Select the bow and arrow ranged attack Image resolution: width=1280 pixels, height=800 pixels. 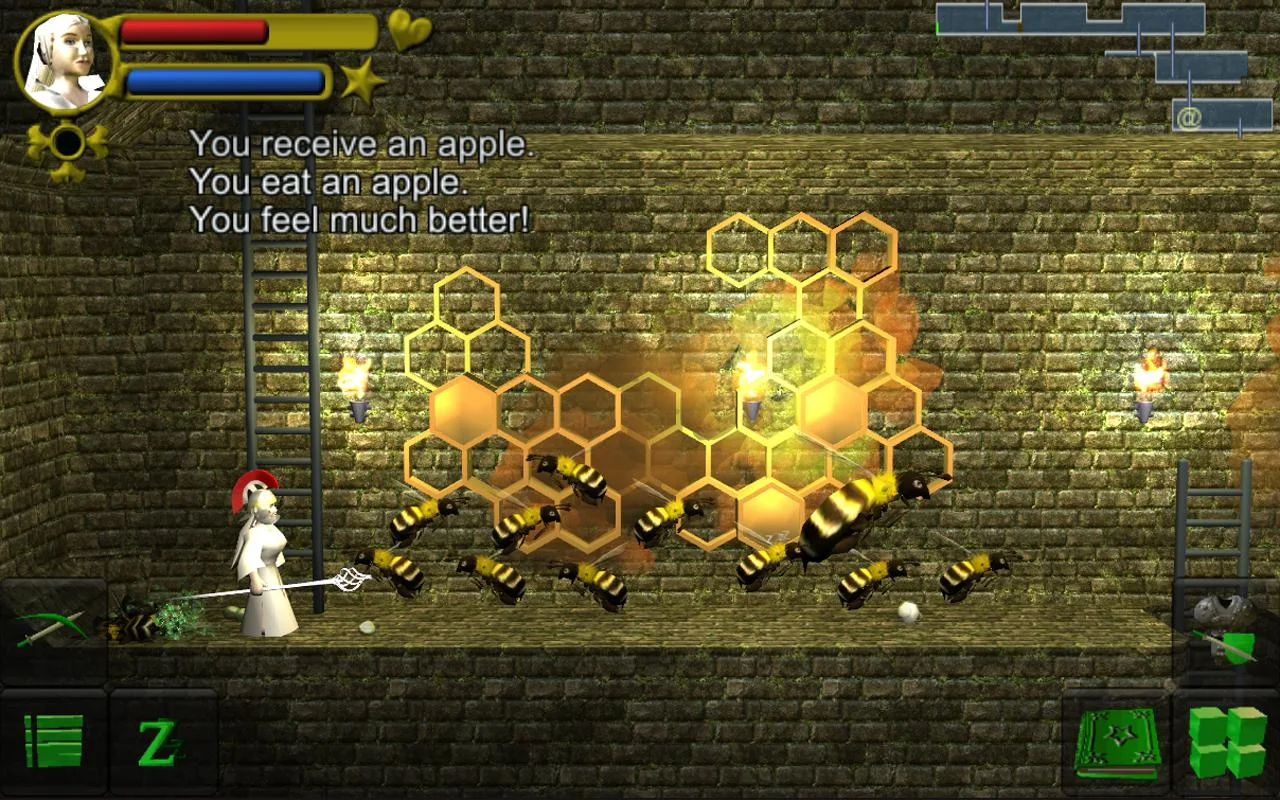52,630
